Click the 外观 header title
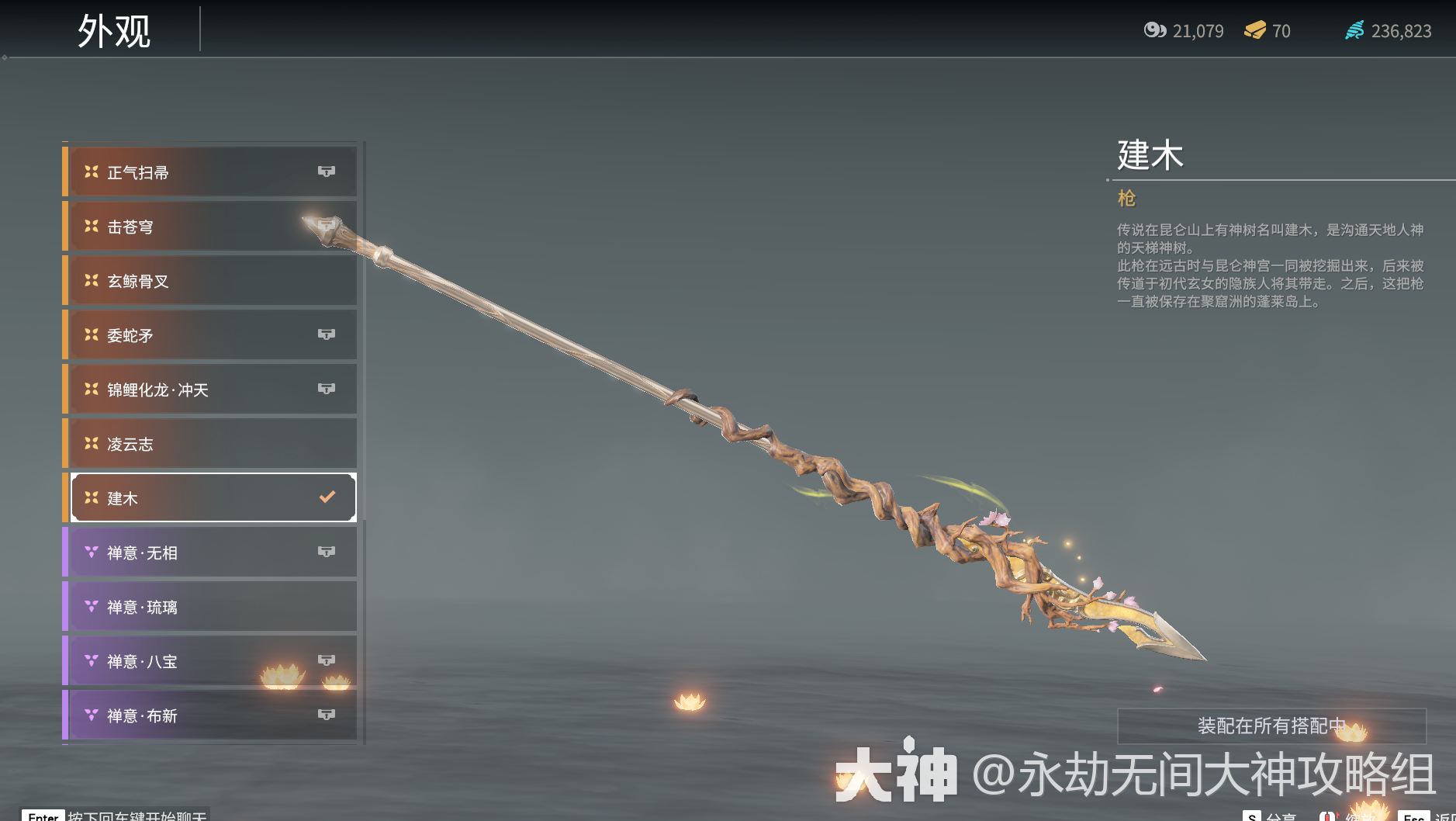The image size is (1456, 821). point(115,30)
